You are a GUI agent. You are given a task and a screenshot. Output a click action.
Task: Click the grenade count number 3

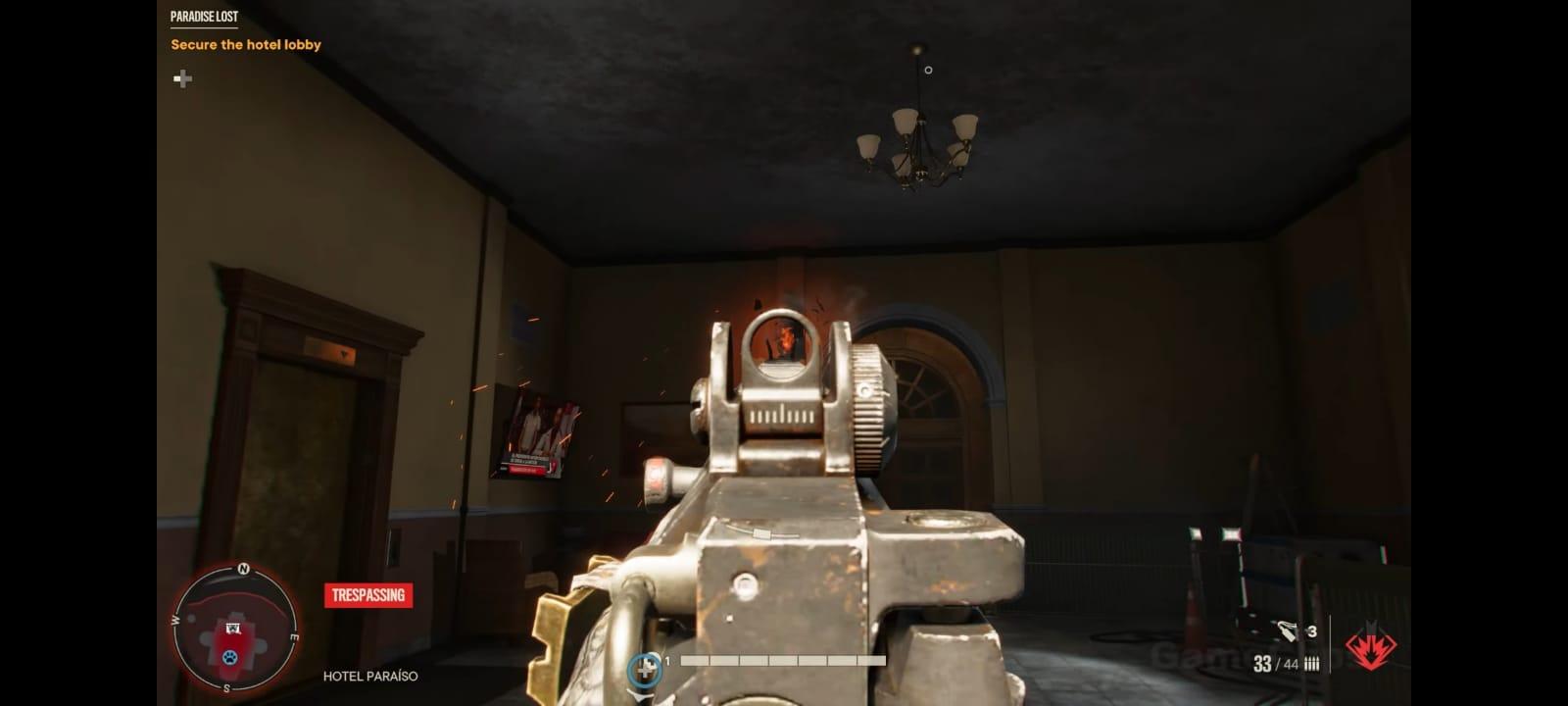[x=1310, y=632]
